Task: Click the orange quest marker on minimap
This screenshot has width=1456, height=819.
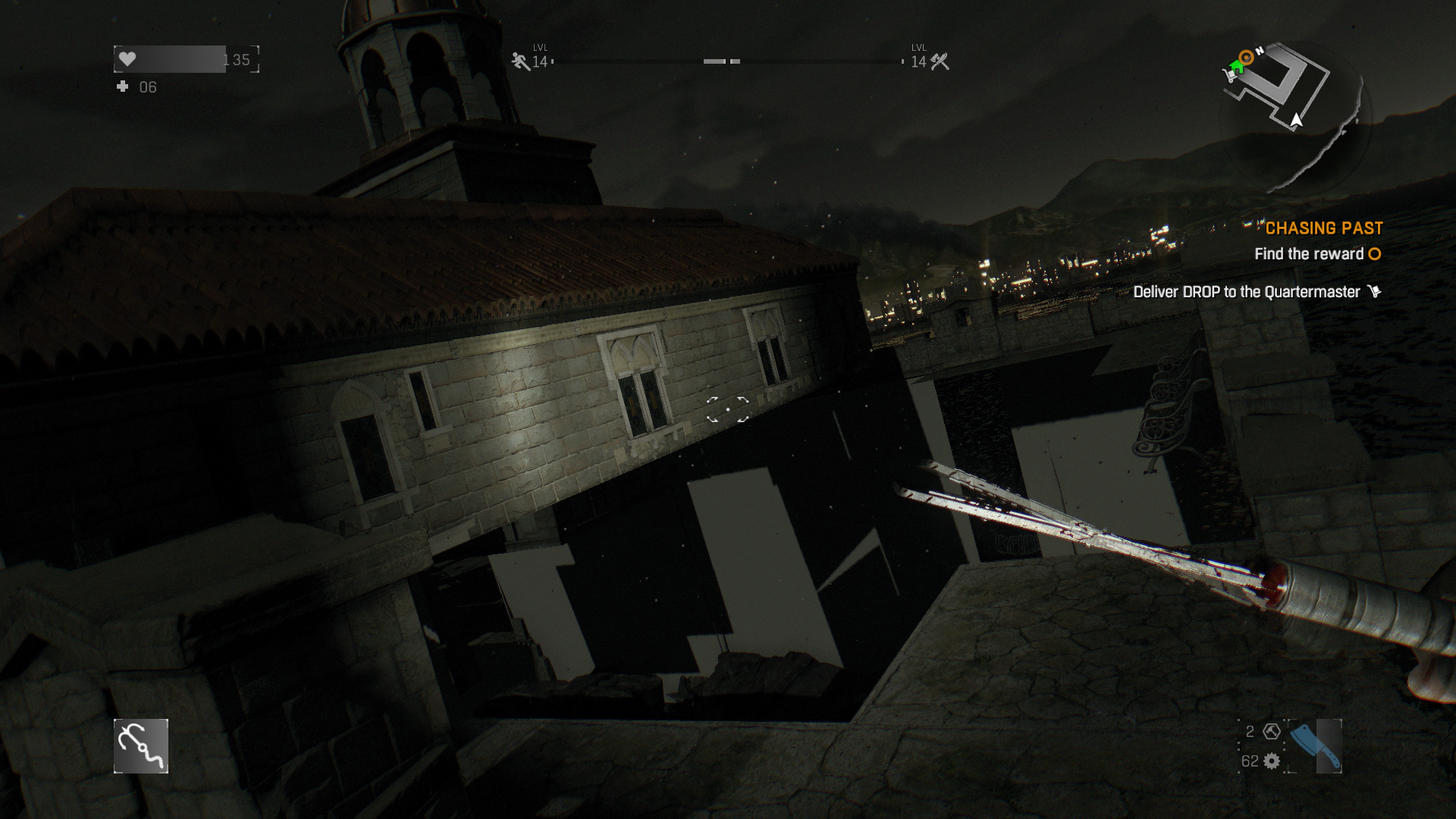Action: point(1245,56)
